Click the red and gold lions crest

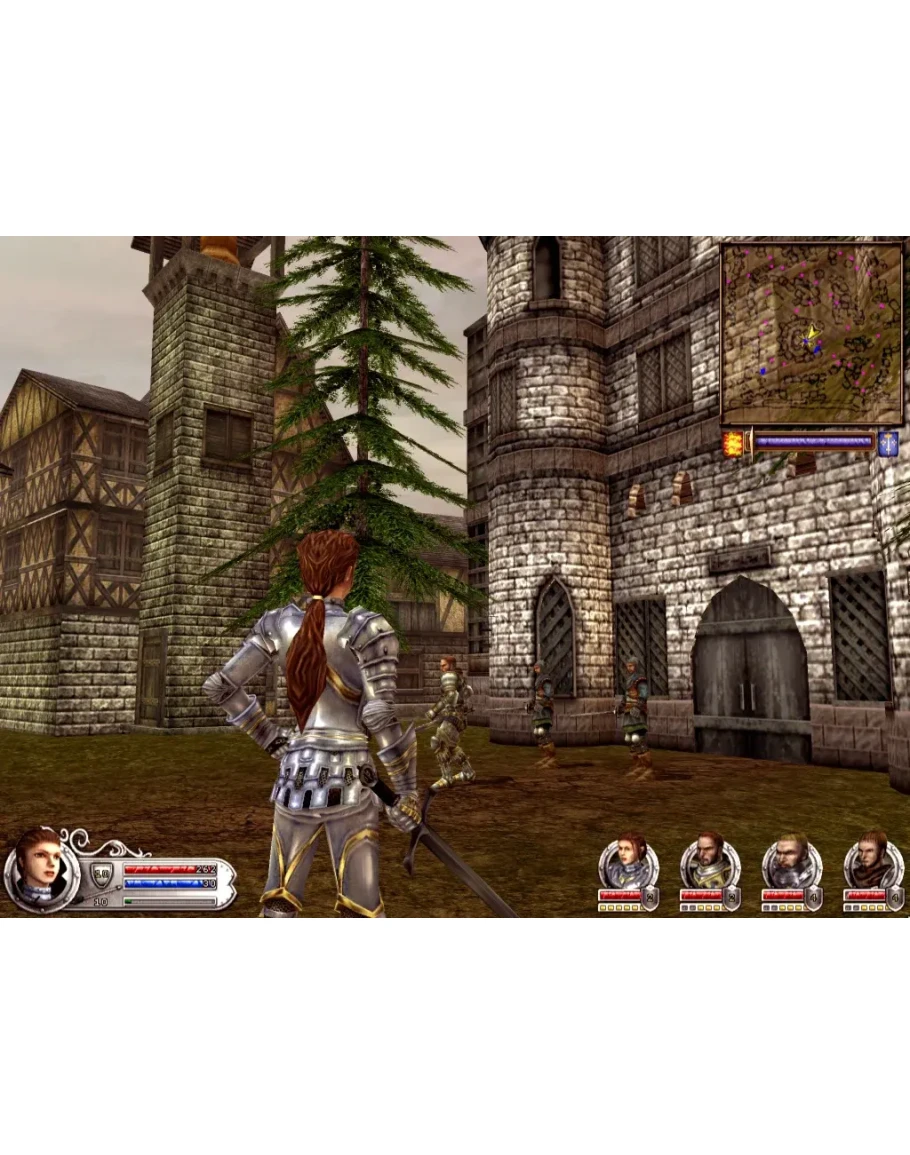733,444
